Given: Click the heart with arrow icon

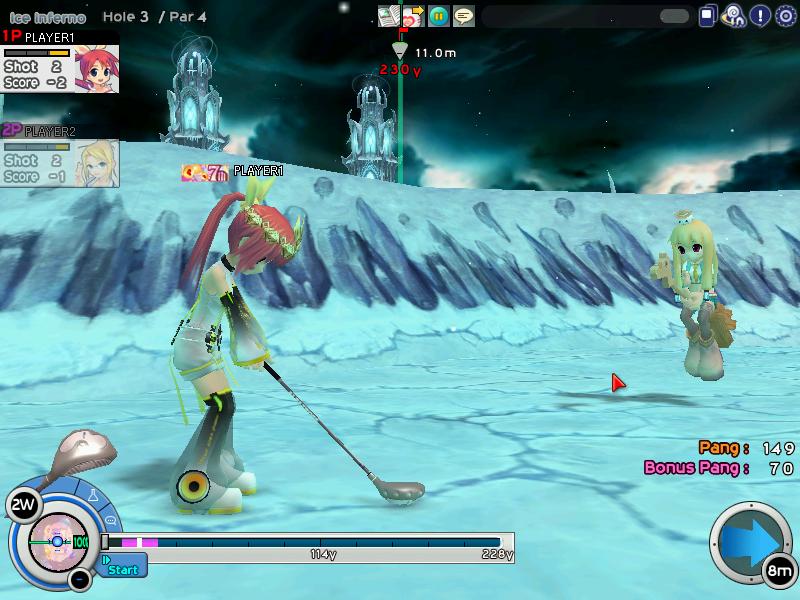Looking at the screenshot, I should tap(413, 16).
